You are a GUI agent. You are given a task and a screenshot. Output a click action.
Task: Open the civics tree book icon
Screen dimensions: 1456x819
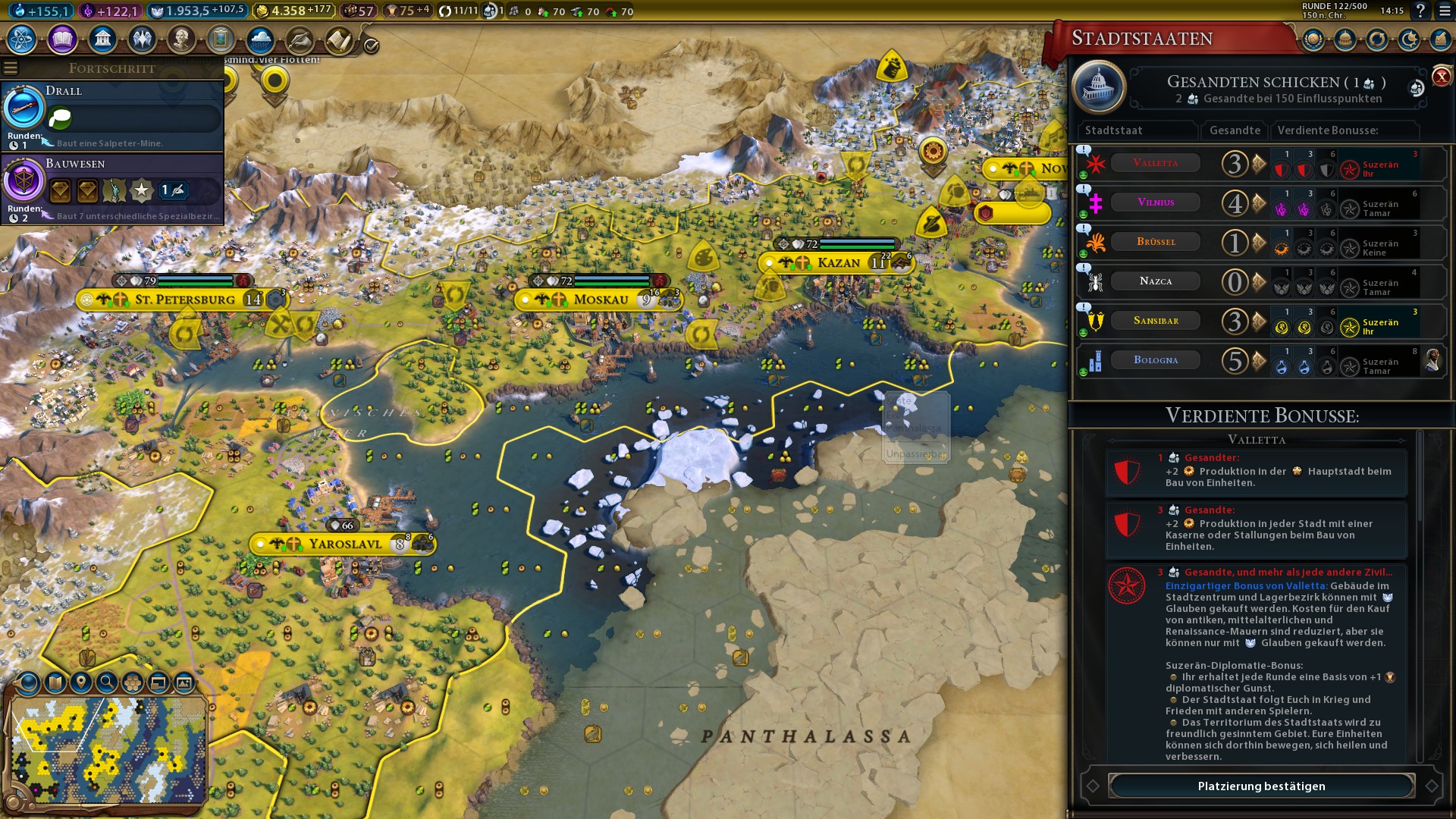62,39
